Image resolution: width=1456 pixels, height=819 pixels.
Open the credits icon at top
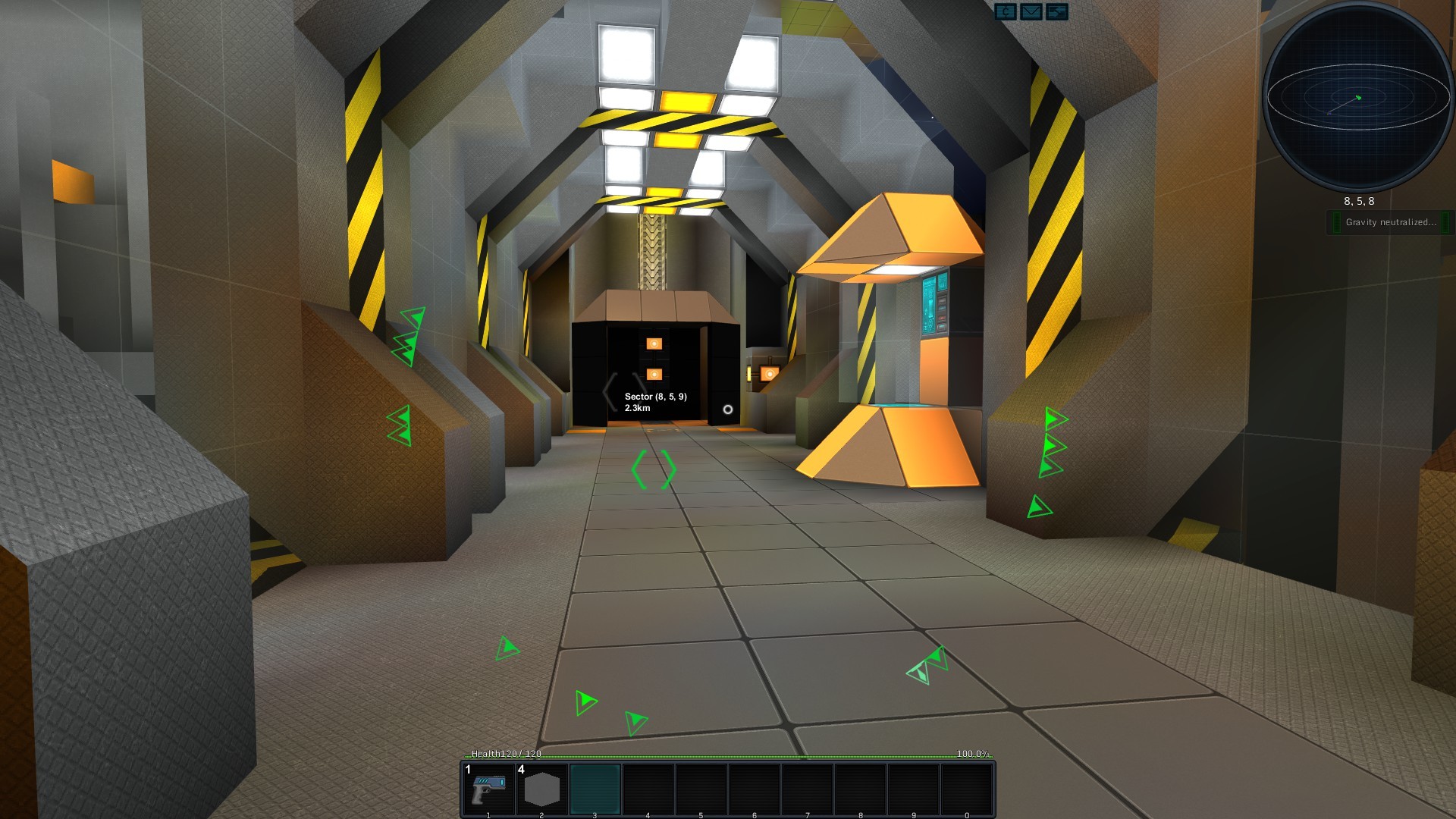coord(1006,11)
